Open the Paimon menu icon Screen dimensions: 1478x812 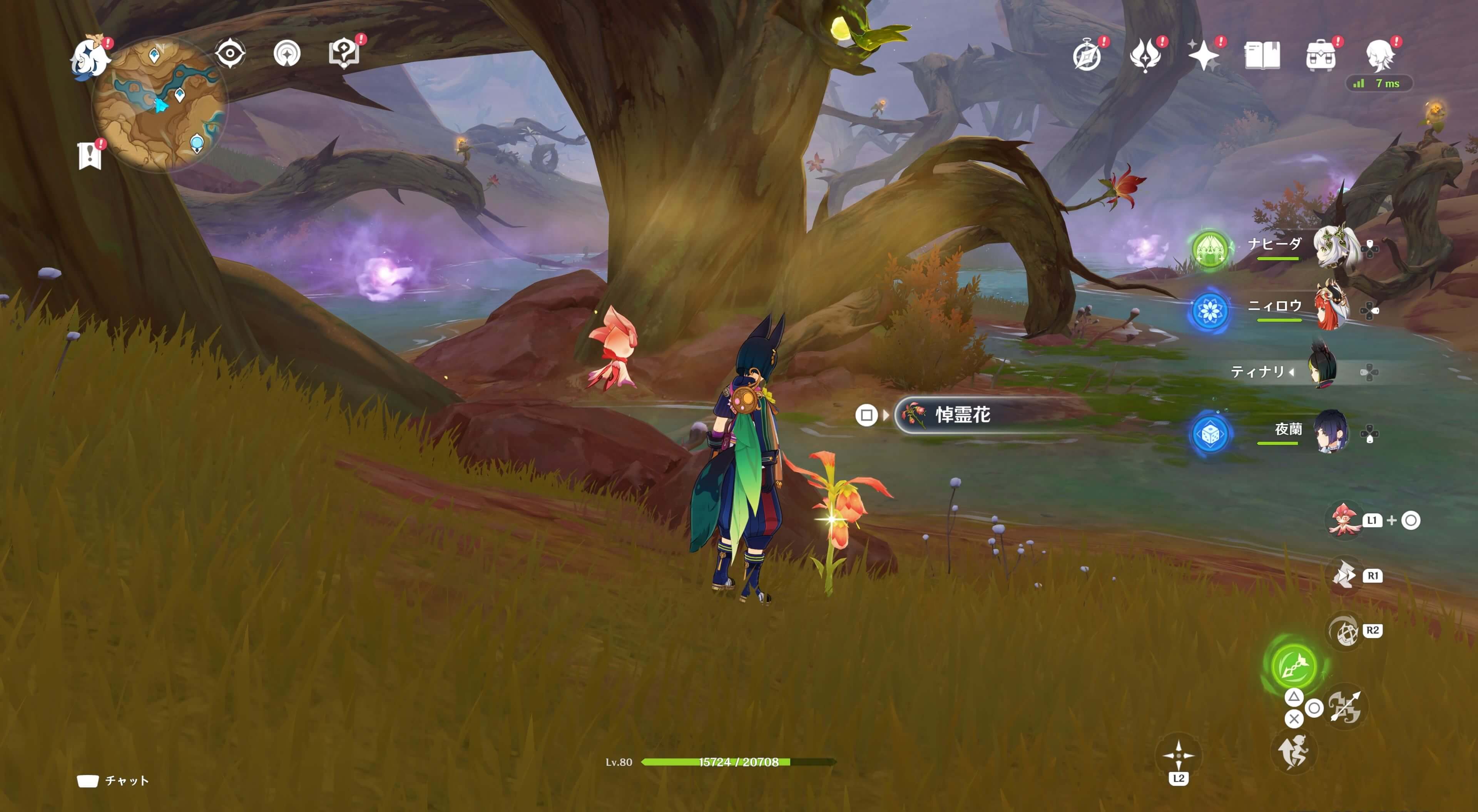(x=90, y=58)
